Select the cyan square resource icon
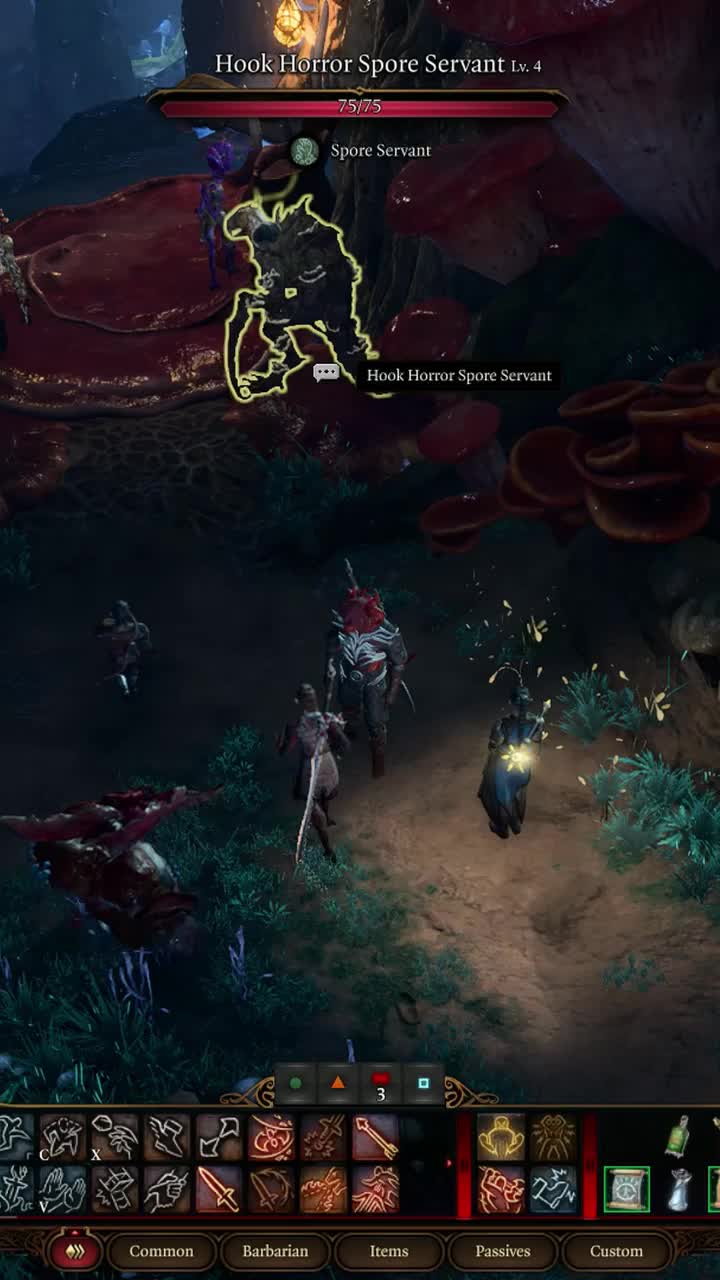This screenshot has height=1280, width=720. tap(423, 1083)
